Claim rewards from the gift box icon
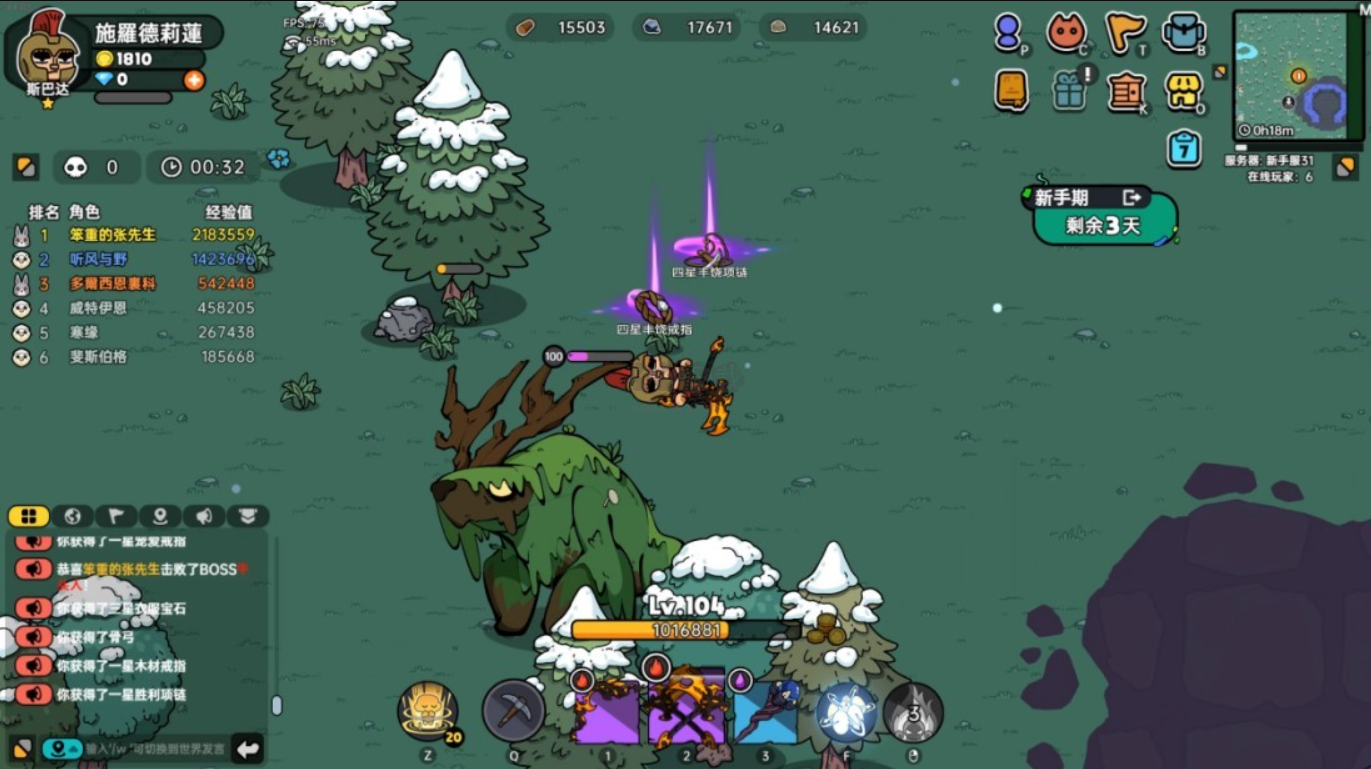1371x769 pixels. (1070, 91)
